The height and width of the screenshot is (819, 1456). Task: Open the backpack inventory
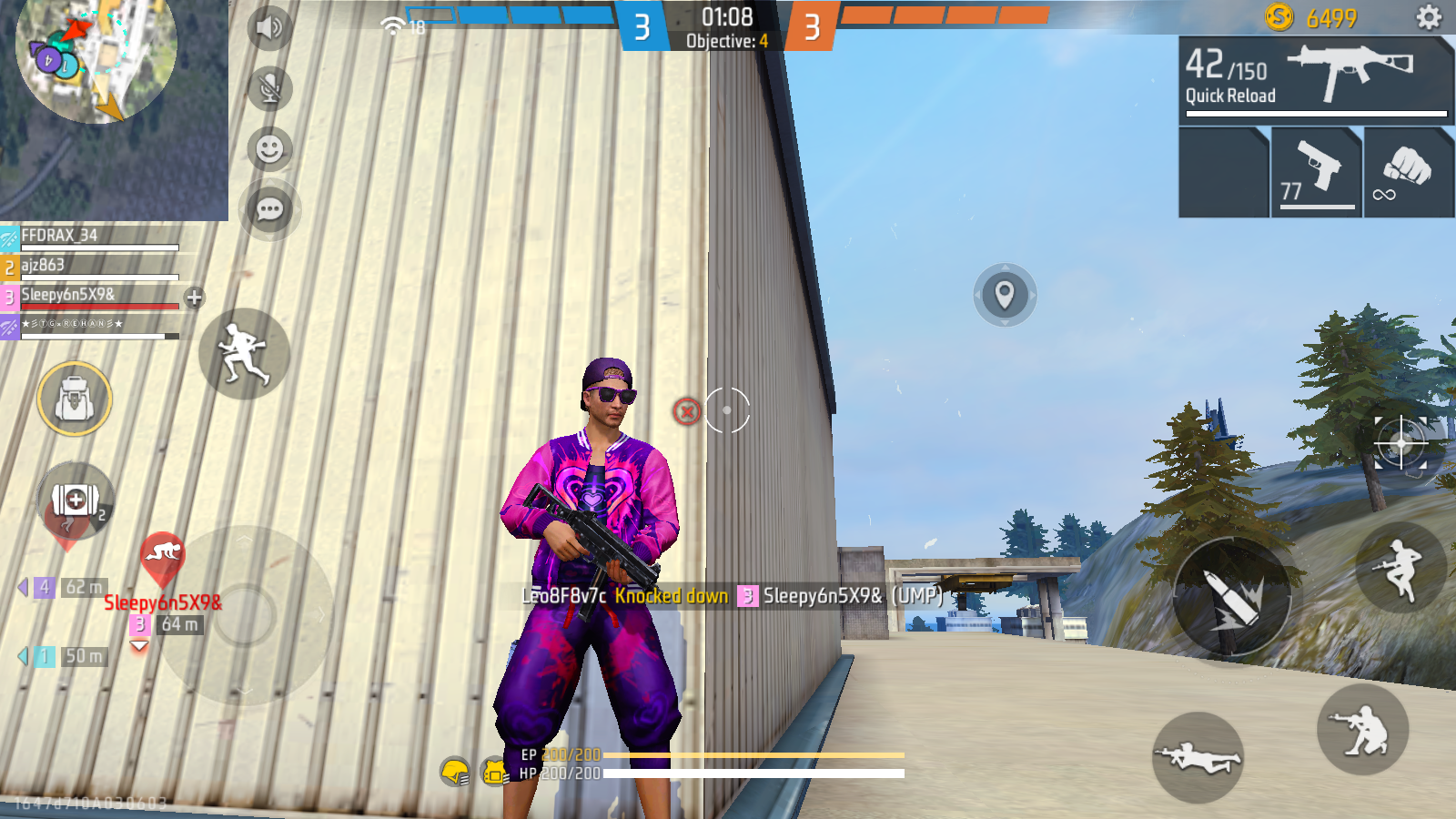[x=75, y=399]
